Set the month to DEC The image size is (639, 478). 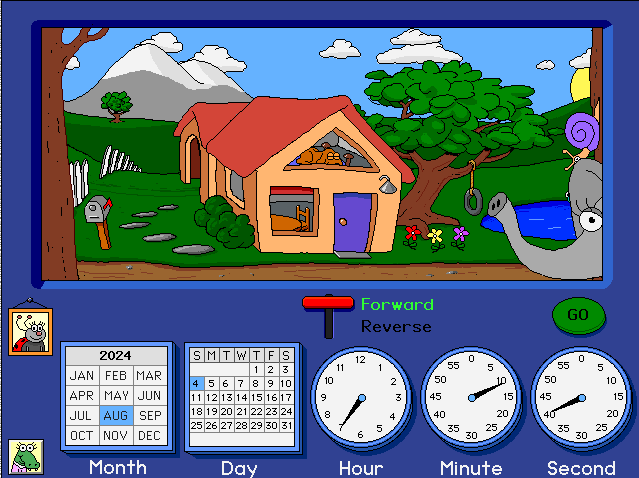[149, 435]
